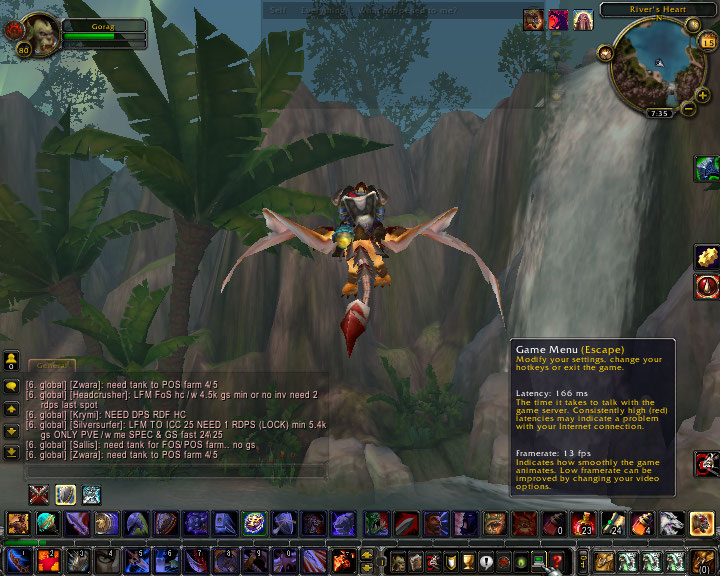Open the red question mark Help button
720x576 pixels.
(556, 561)
